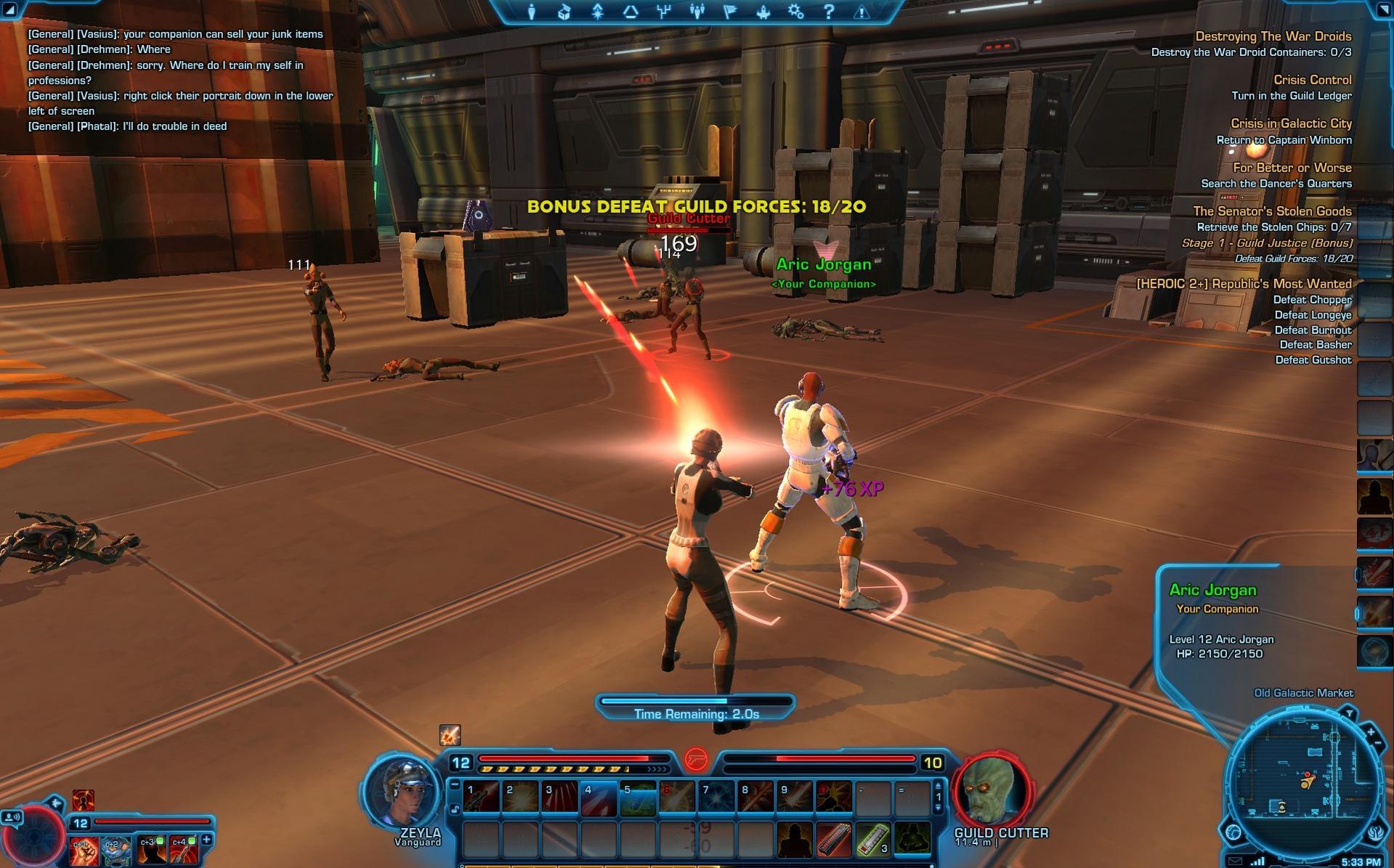The image size is (1394, 868).
Task: Open the question mark help icon
Action: (829, 12)
